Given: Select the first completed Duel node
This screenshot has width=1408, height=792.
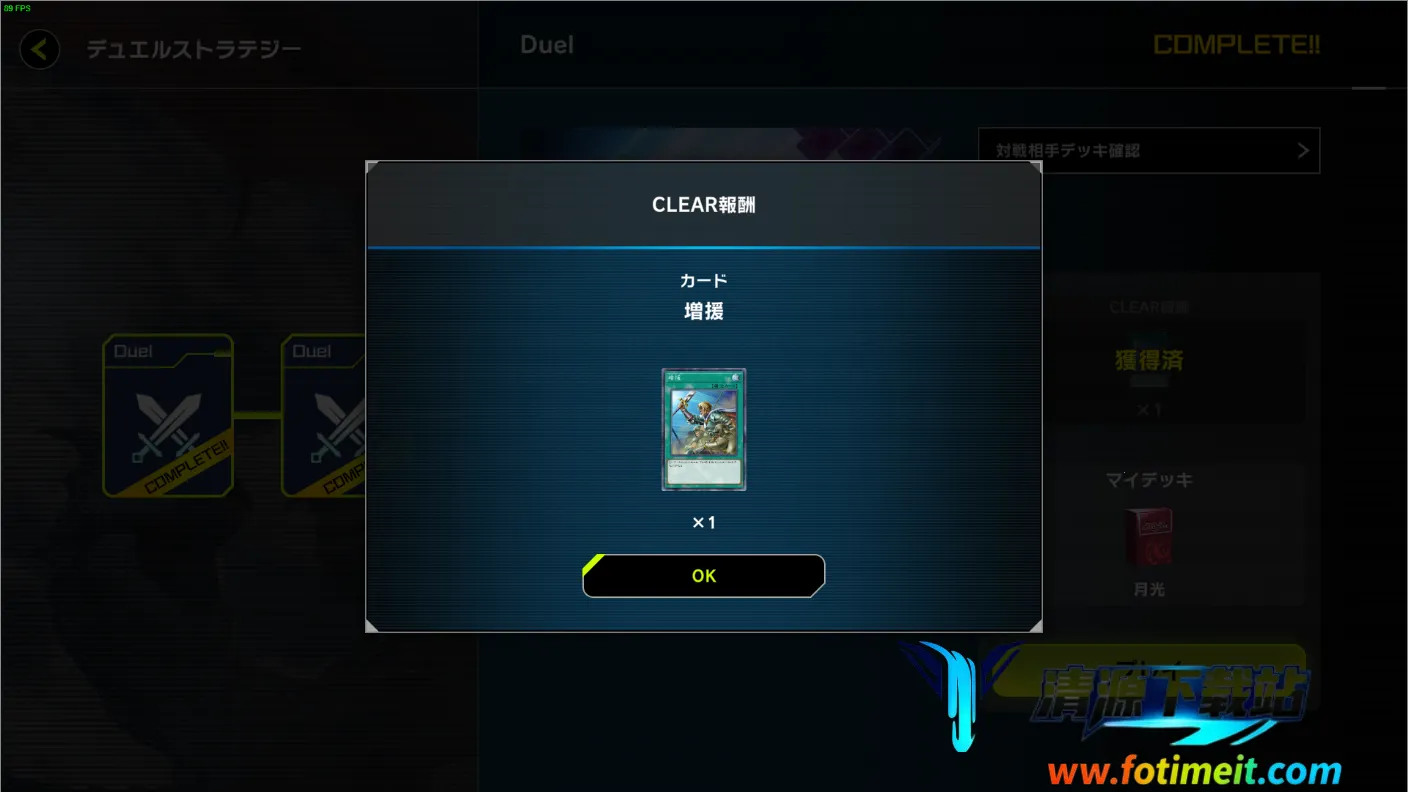Looking at the screenshot, I should pyautogui.click(x=168, y=416).
